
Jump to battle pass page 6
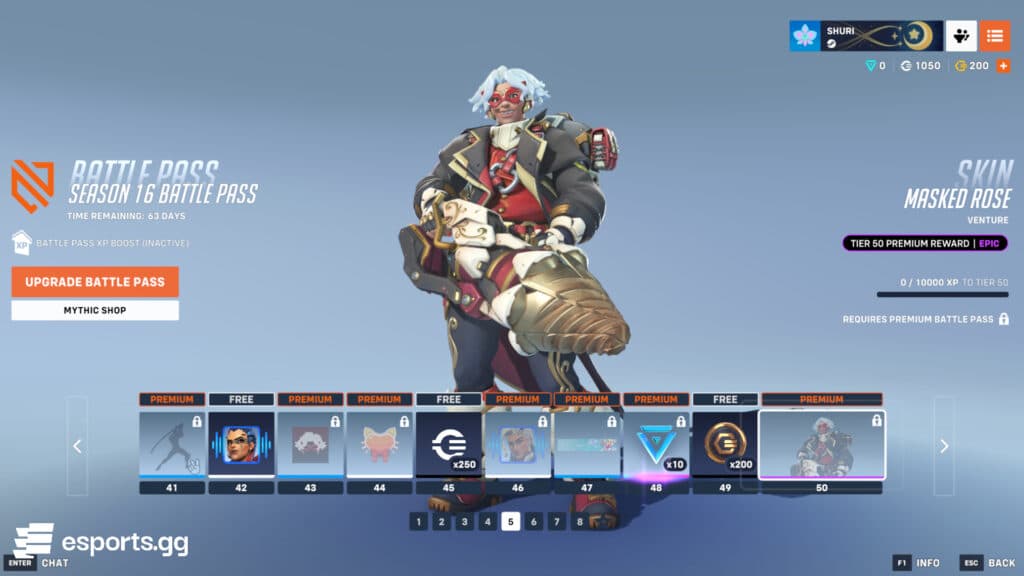pos(534,521)
